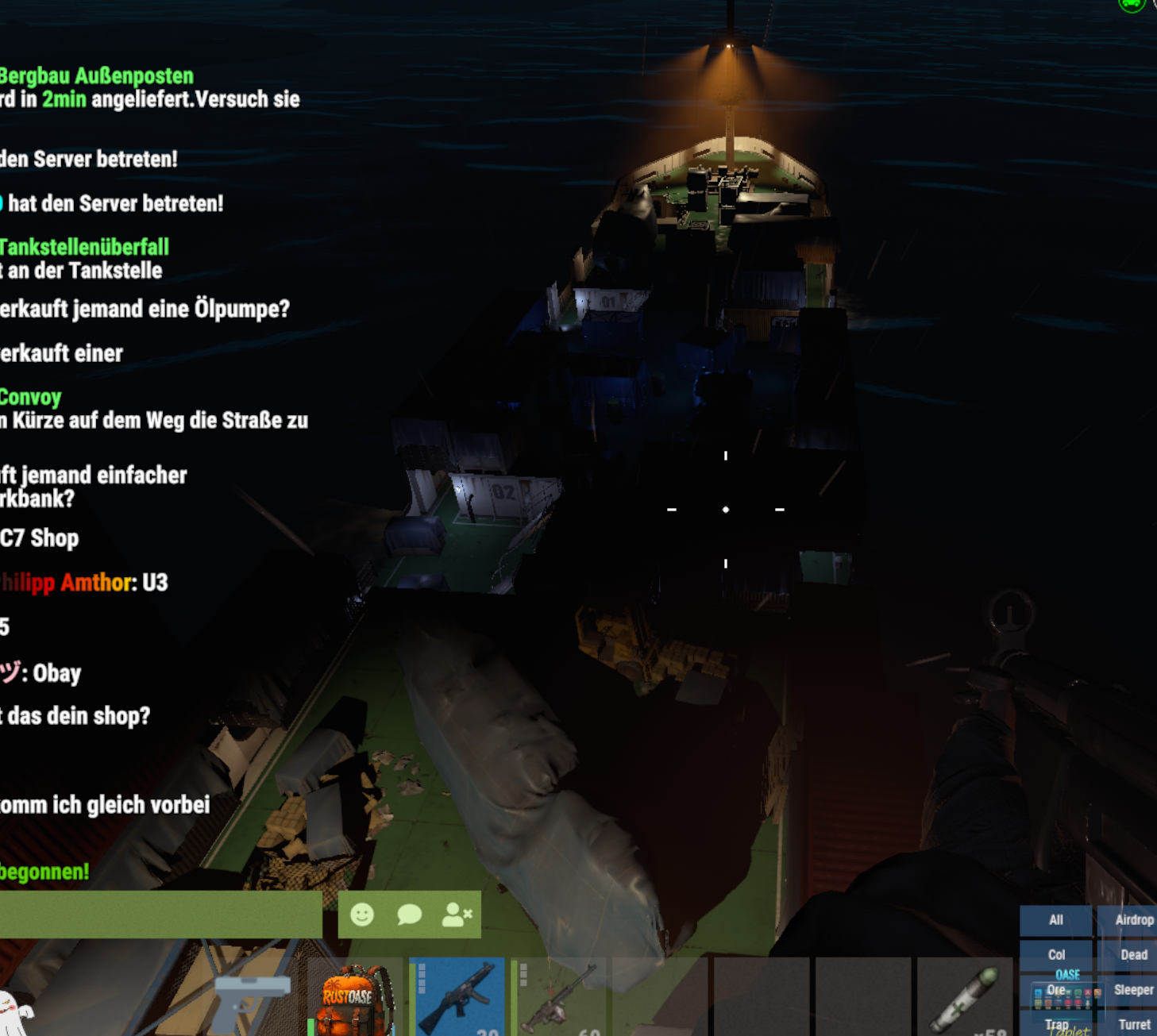Viewport: 1157px width, 1036px height.
Task: Toggle the Turret filter button
Action: [1133, 1025]
